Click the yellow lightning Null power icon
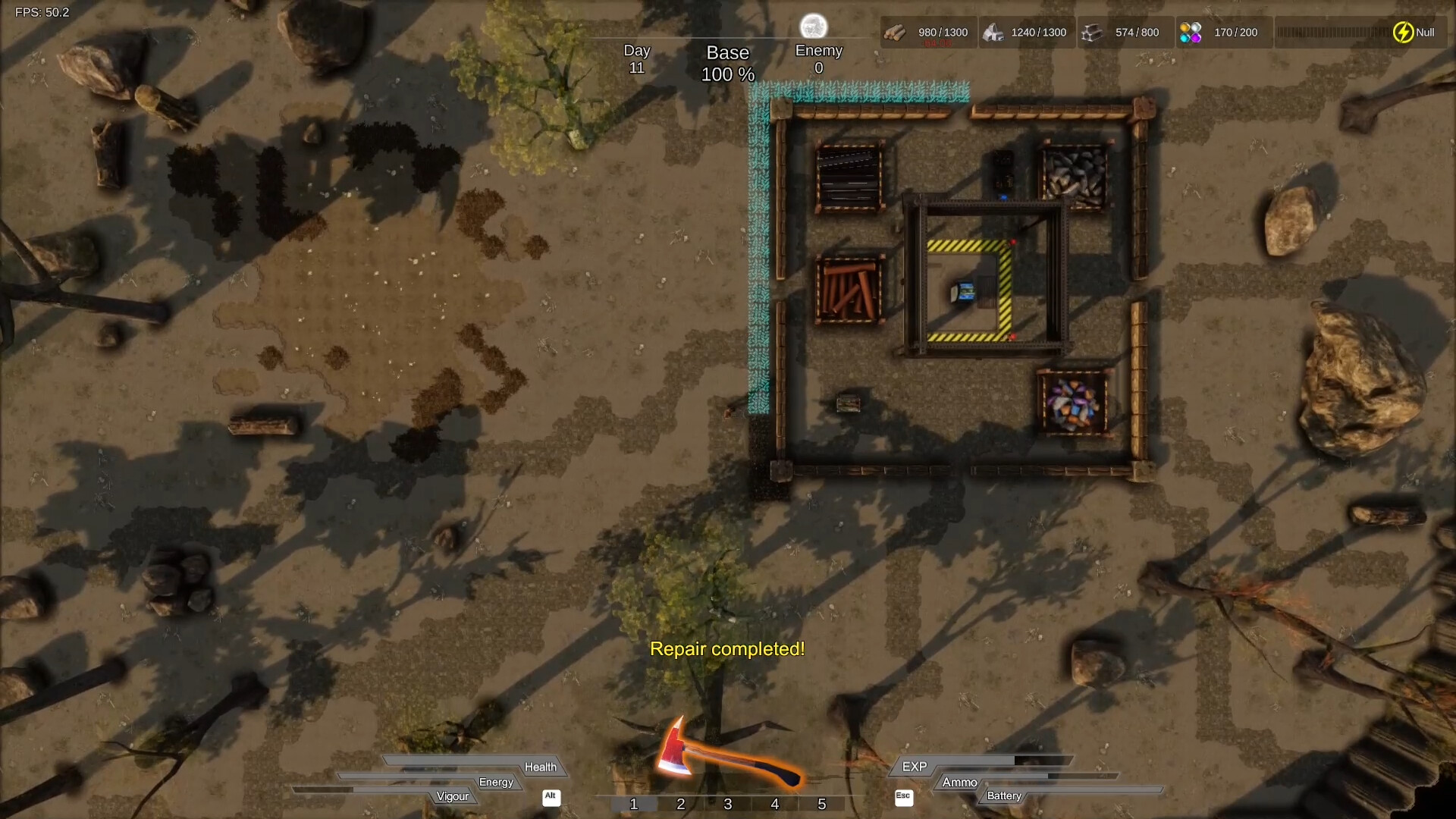The height and width of the screenshot is (819, 1456). [x=1402, y=32]
